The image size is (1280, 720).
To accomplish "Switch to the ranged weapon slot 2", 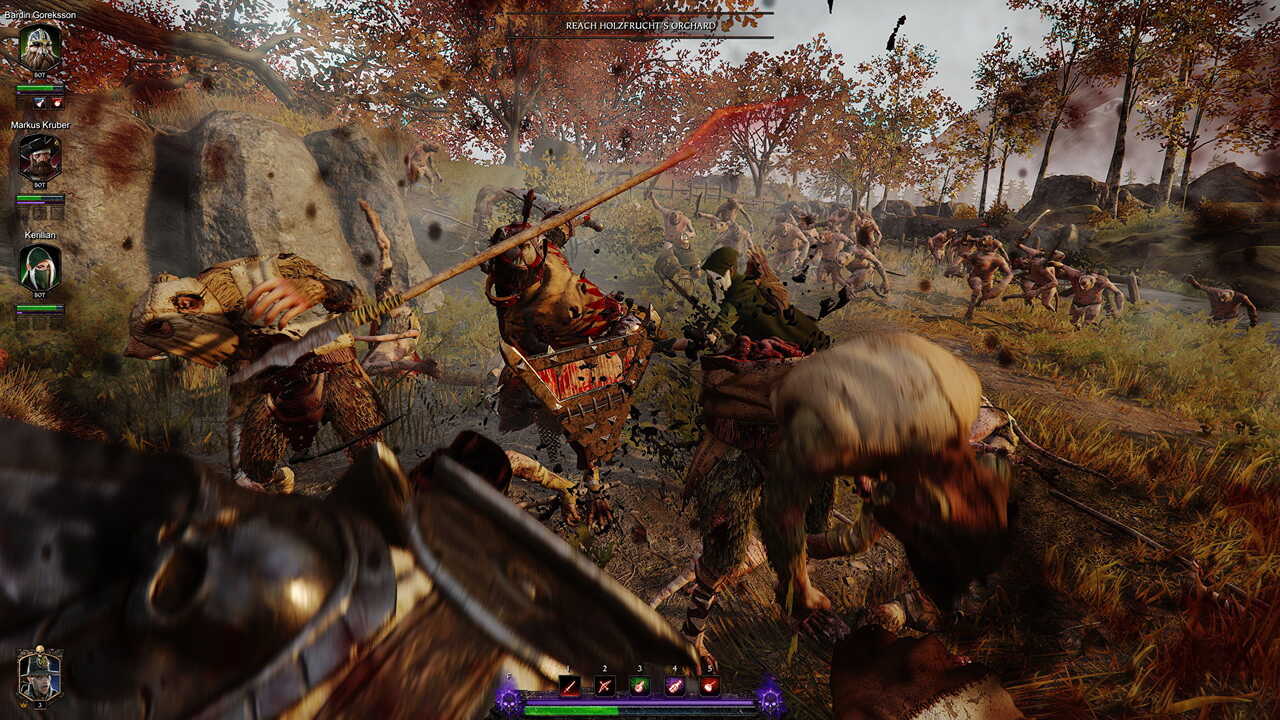I will (604, 685).
